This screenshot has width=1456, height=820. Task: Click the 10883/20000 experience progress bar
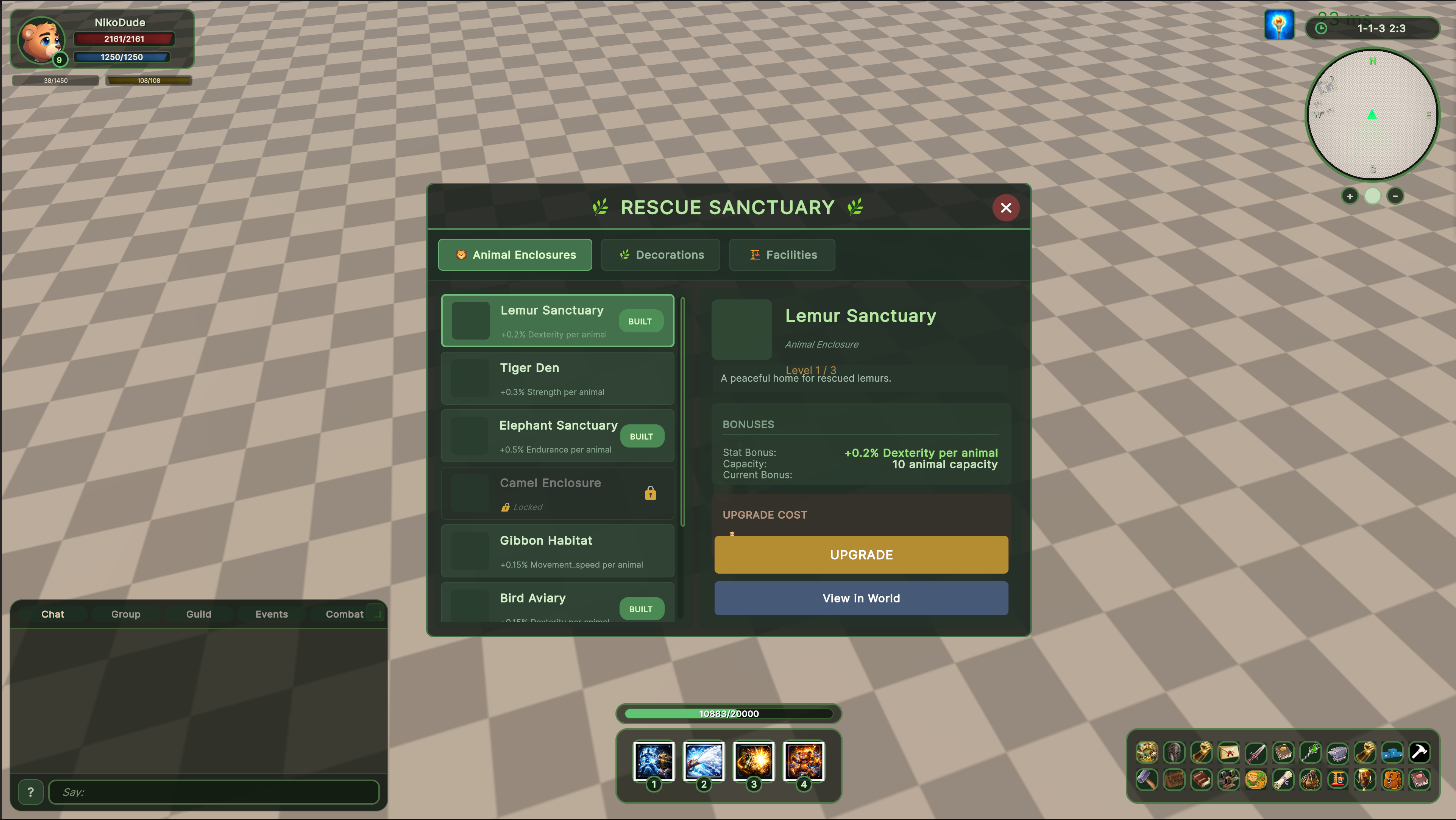(x=728, y=713)
